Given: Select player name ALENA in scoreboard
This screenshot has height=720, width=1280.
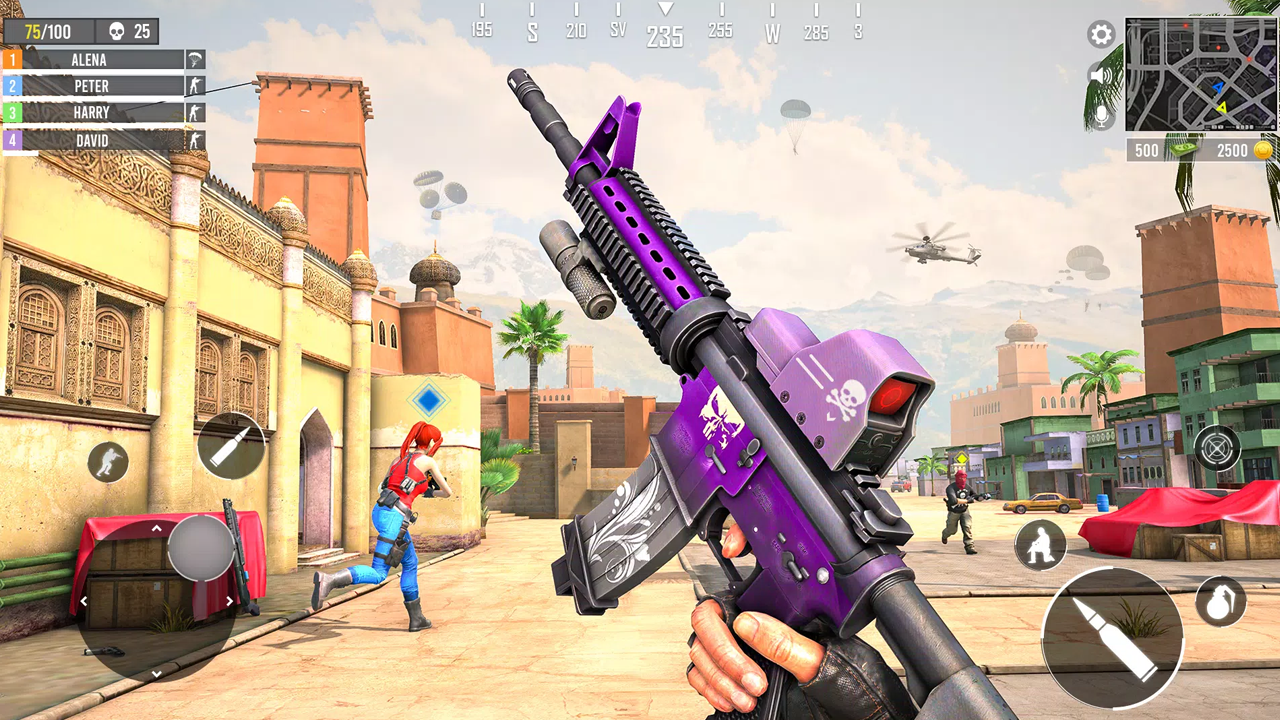Looking at the screenshot, I should [x=90, y=60].
